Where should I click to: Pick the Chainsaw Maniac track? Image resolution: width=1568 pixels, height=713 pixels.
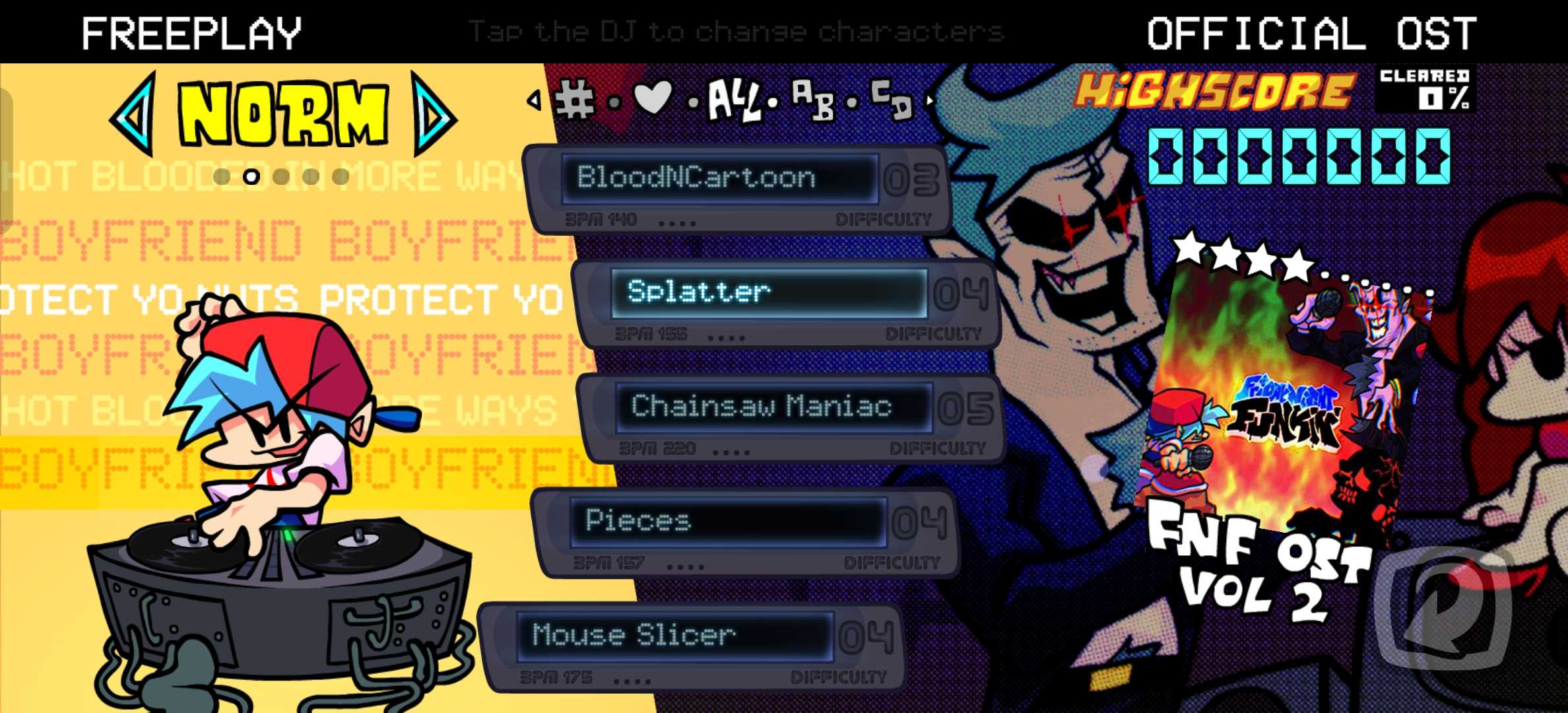[x=773, y=407]
